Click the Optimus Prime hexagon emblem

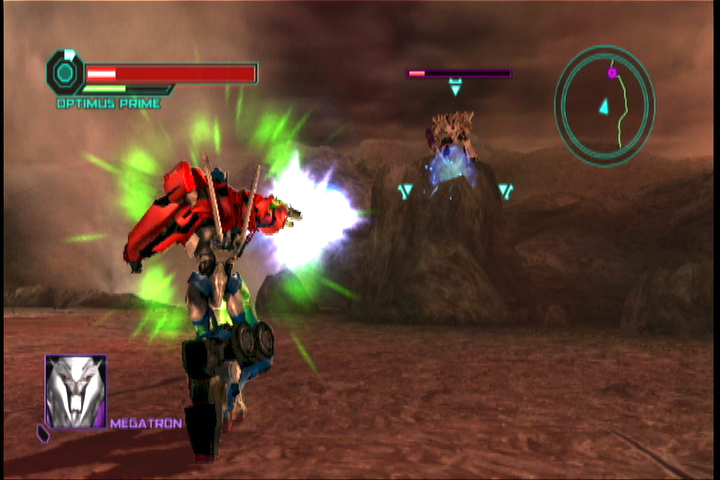click(65, 72)
